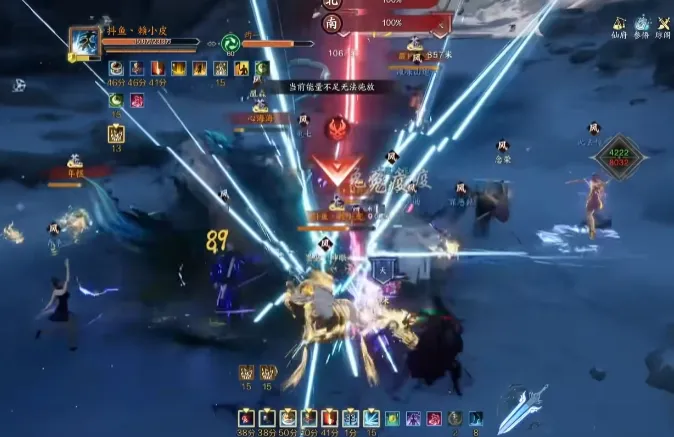Click the crossed-swords icon at top right
The image size is (674, 437).
[664, 23]
